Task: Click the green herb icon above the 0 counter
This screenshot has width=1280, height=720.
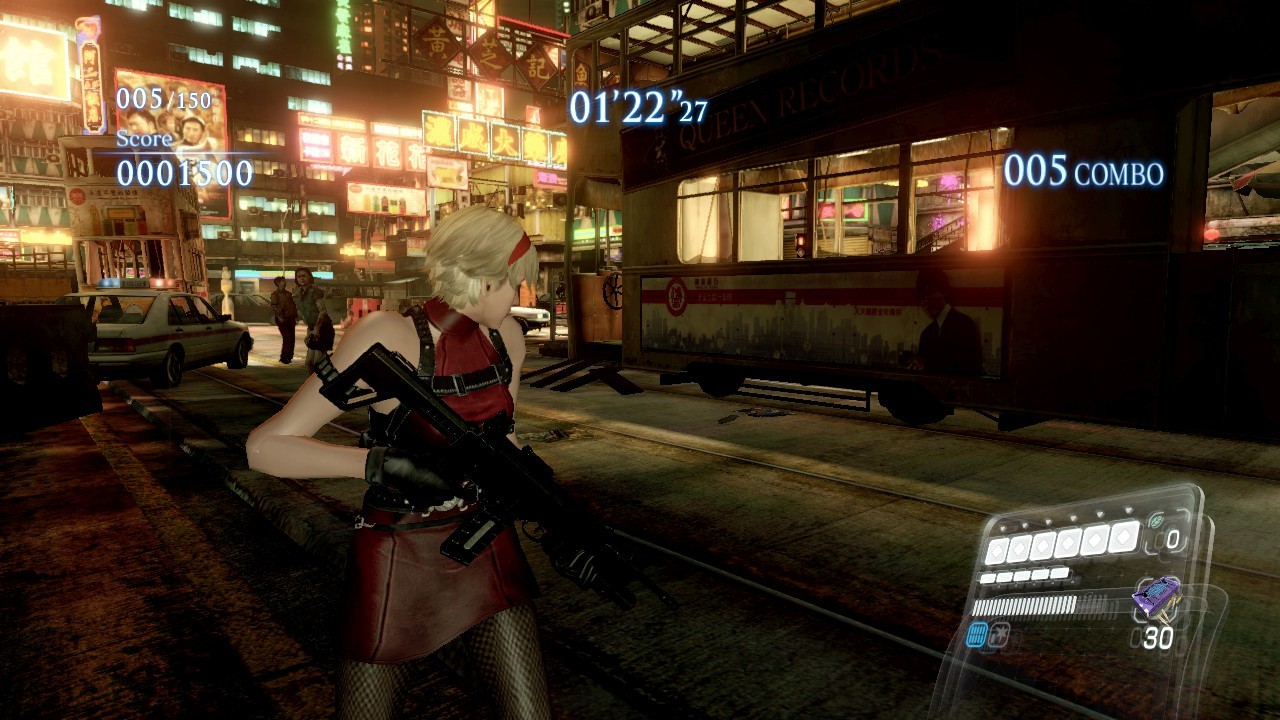Action: [1155, 520]
